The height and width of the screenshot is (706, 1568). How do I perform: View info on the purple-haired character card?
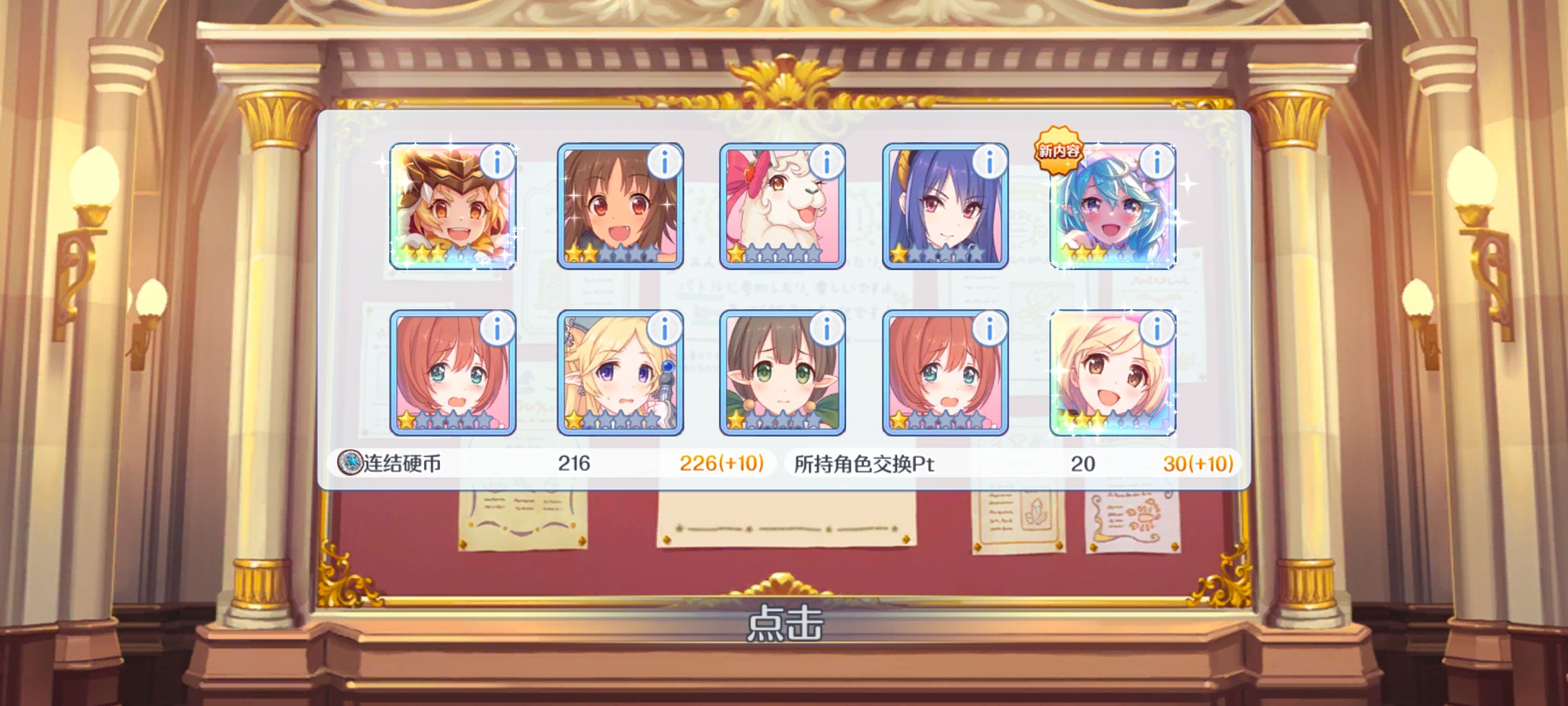991,160
